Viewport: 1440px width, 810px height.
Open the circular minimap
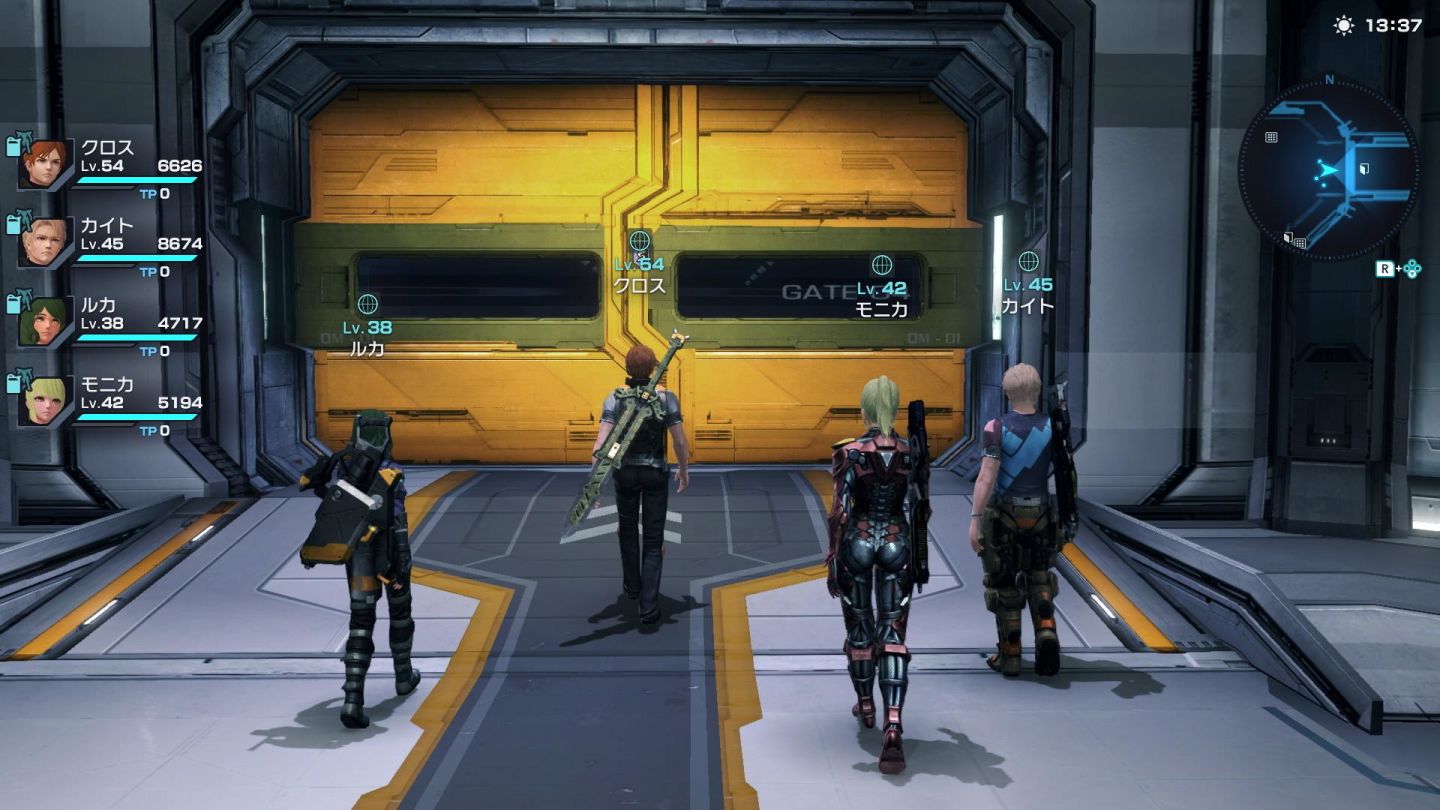click(x=1328, y=170)
